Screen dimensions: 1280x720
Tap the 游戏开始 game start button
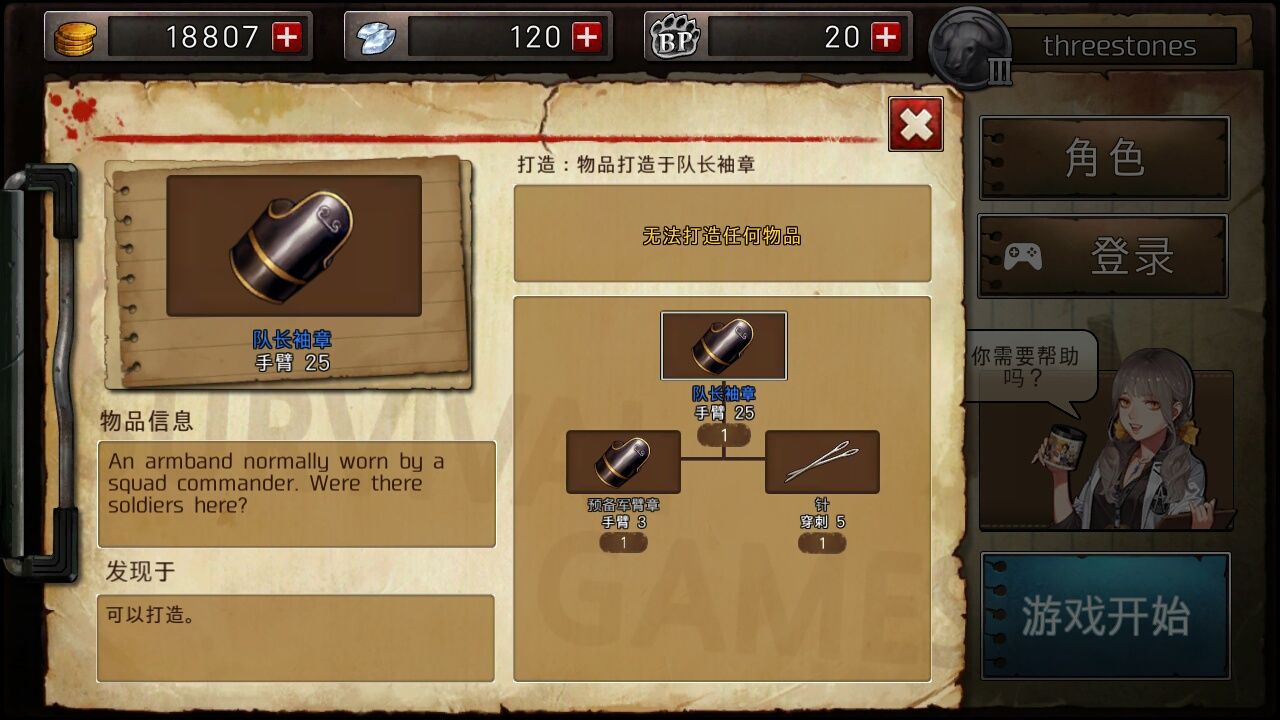1104,614
